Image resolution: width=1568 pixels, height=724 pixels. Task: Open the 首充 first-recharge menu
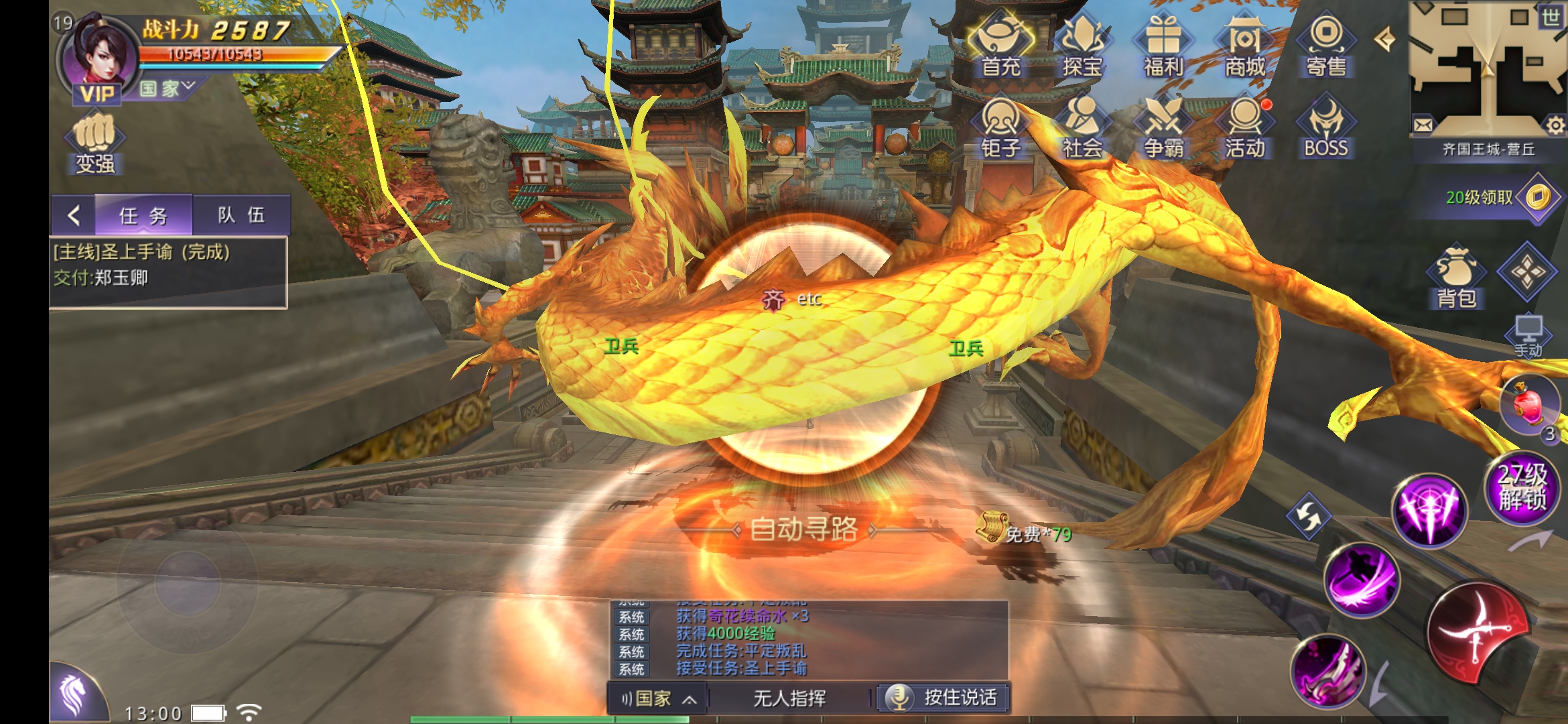(x=1000, y=46)
